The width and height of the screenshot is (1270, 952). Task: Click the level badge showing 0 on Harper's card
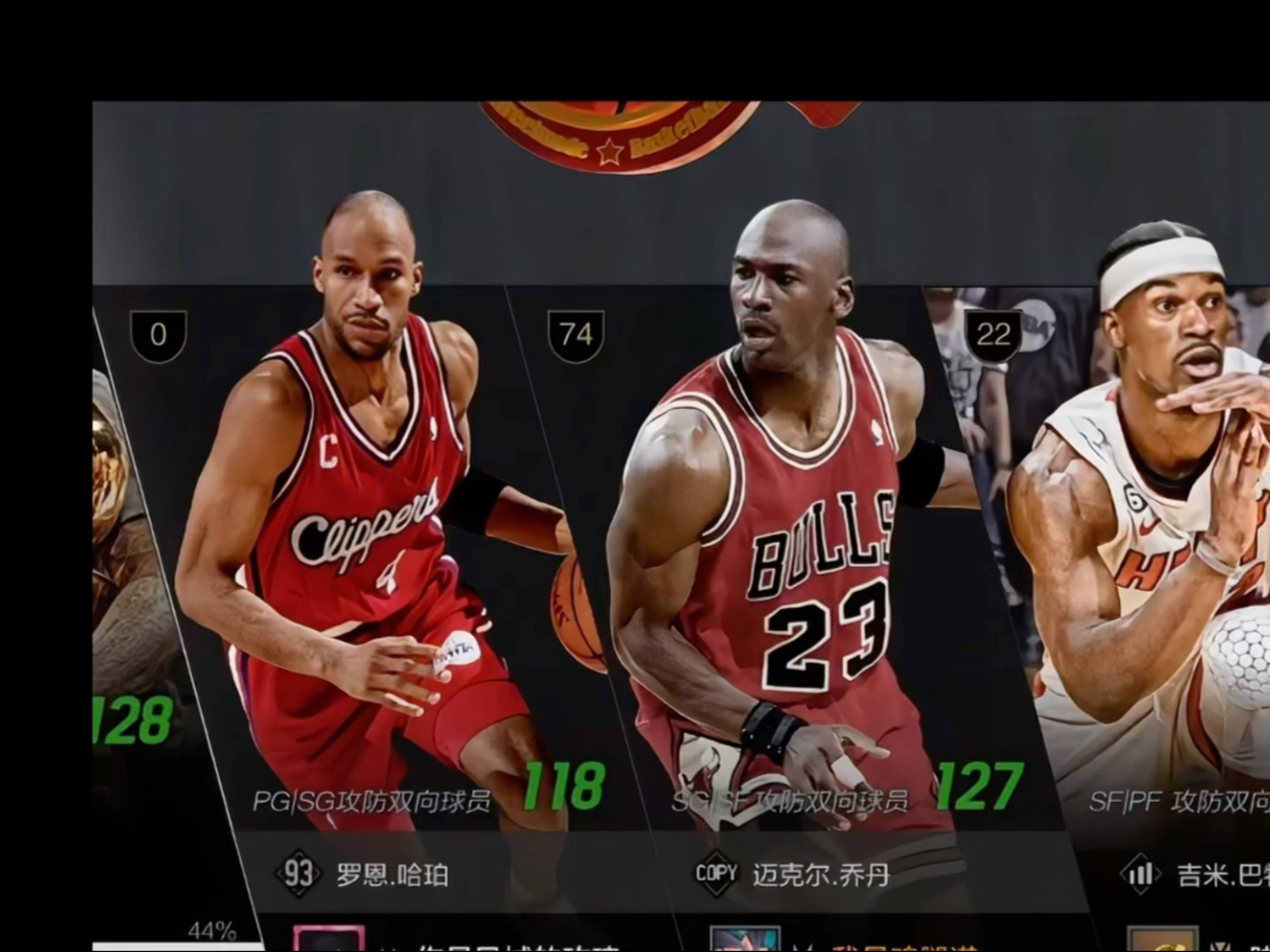pos(157,335)
